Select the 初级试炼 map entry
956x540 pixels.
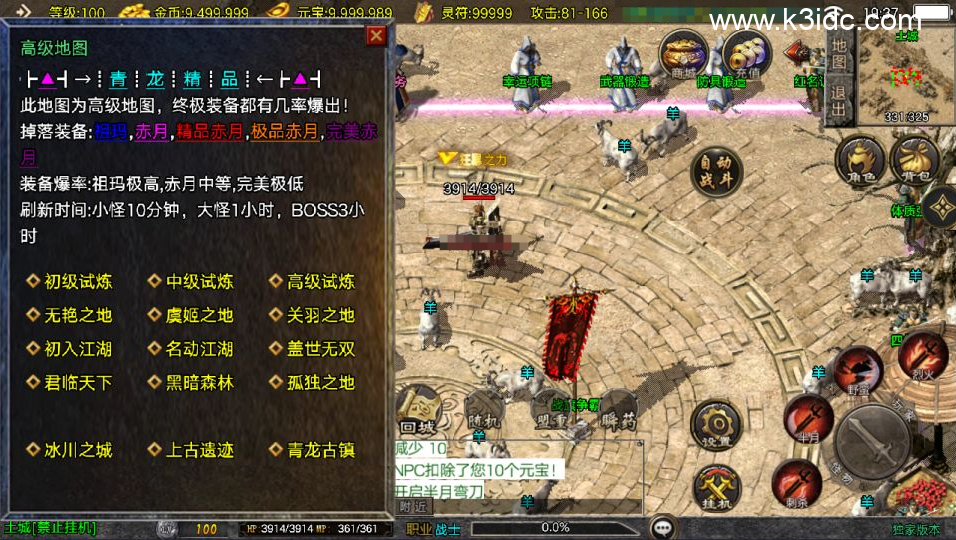77,282
